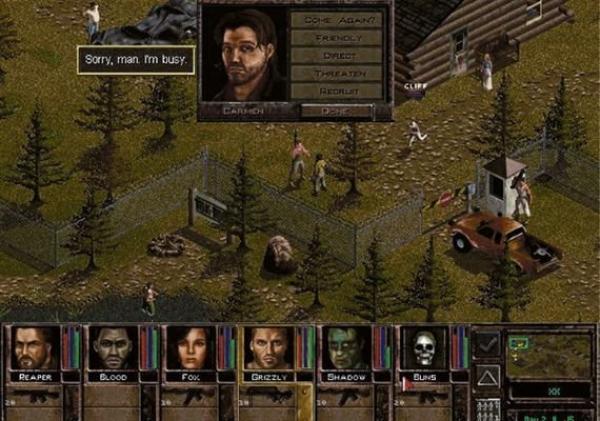Click the checkmark button beside the squad panel
The image size is (600, 421).
tap(486, 343)
